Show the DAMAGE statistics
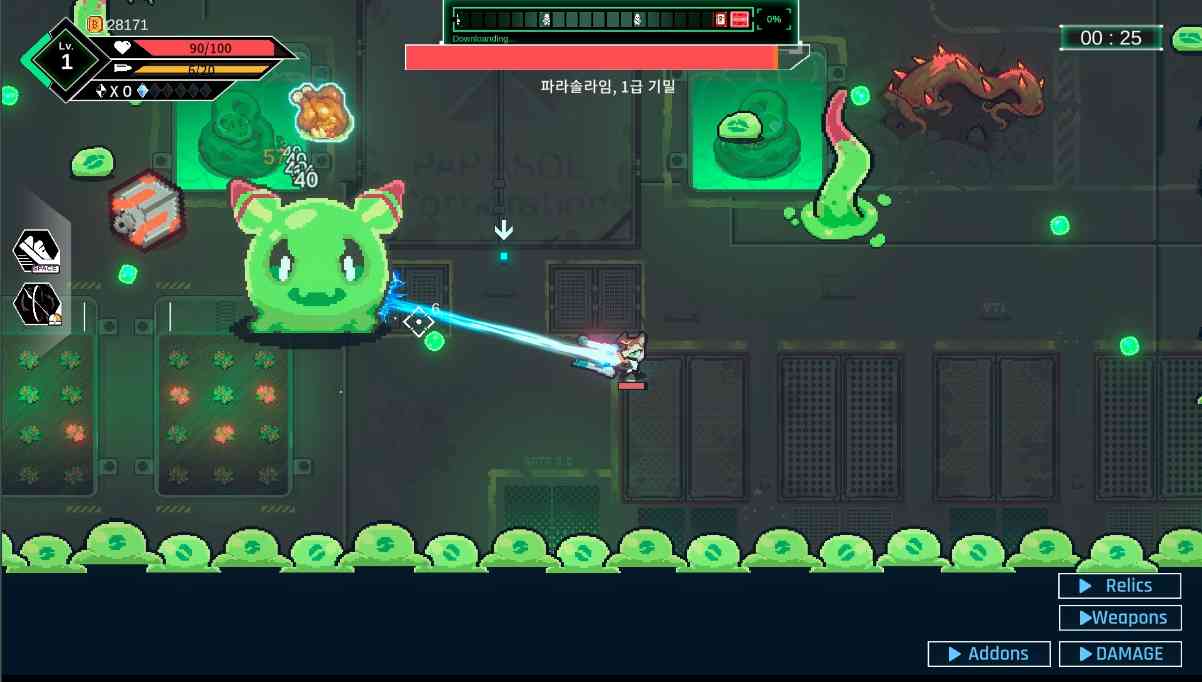The height and width of the screenshot is (682, 1202). click(x=1119, y=654)
